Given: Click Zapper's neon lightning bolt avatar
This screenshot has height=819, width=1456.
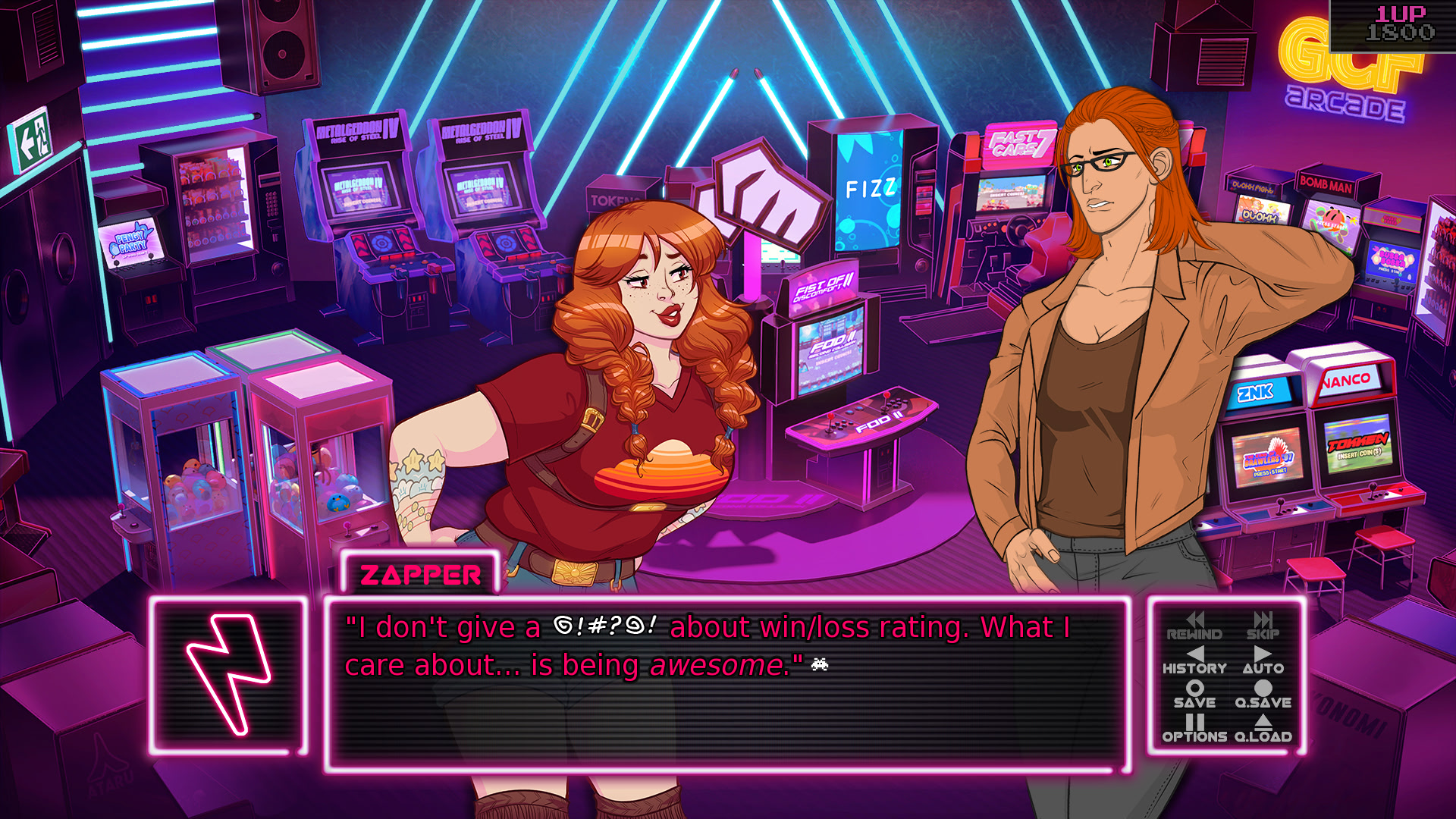Looking at the screenshot, I should click(x=227, y=675).
